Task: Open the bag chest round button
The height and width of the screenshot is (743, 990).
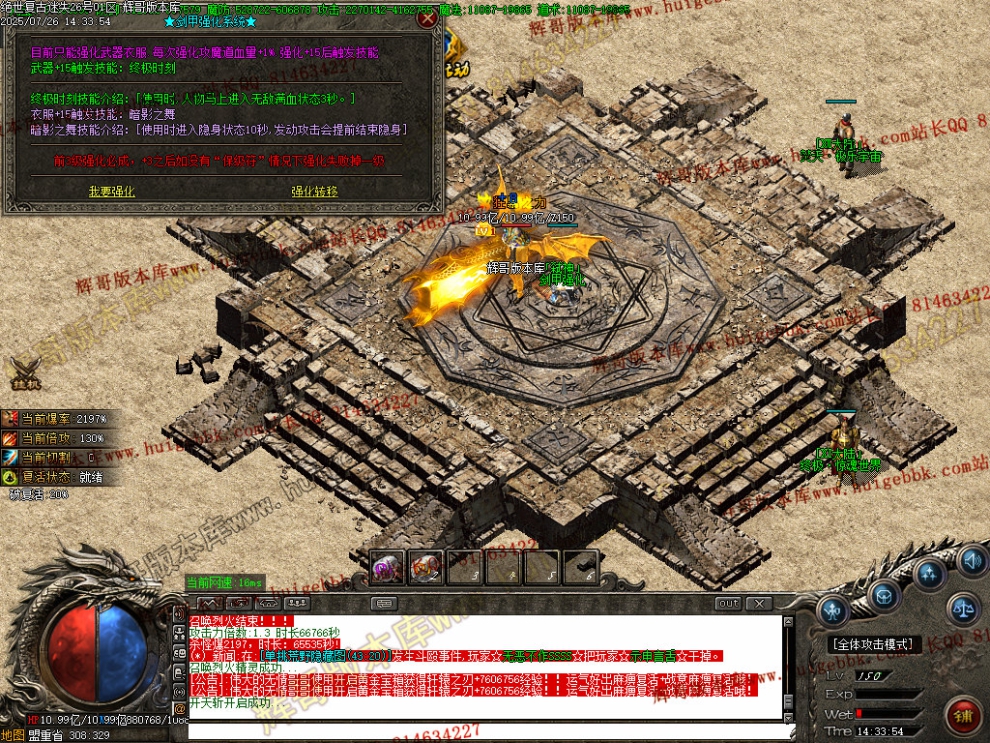Action: point(882,596)
